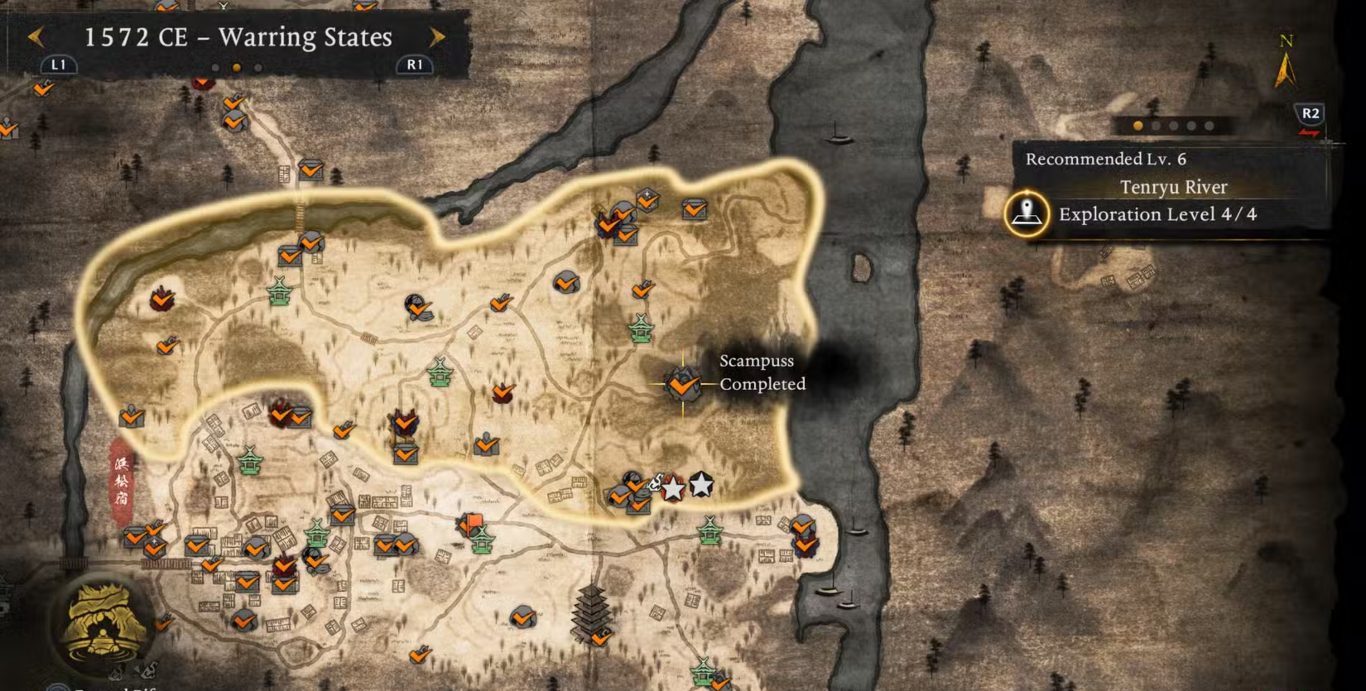Click the golden bell icon
The image size is (1366, 691).
101,622
